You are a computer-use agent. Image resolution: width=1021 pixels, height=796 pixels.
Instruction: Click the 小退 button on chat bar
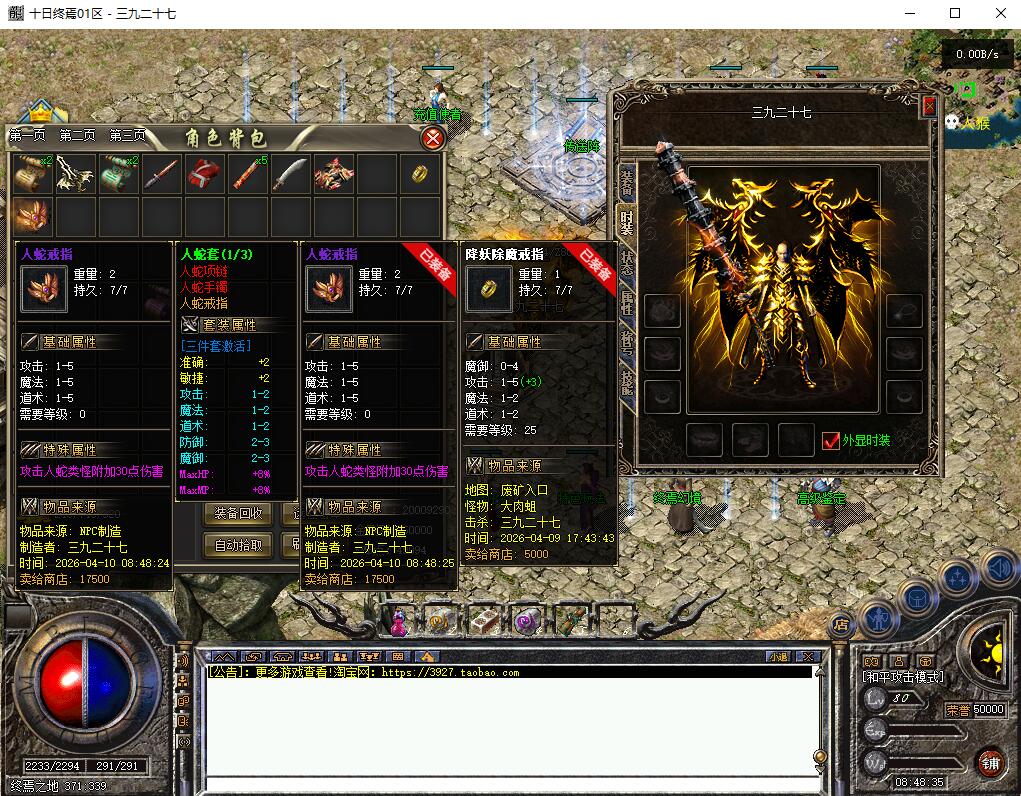[777, 656]
